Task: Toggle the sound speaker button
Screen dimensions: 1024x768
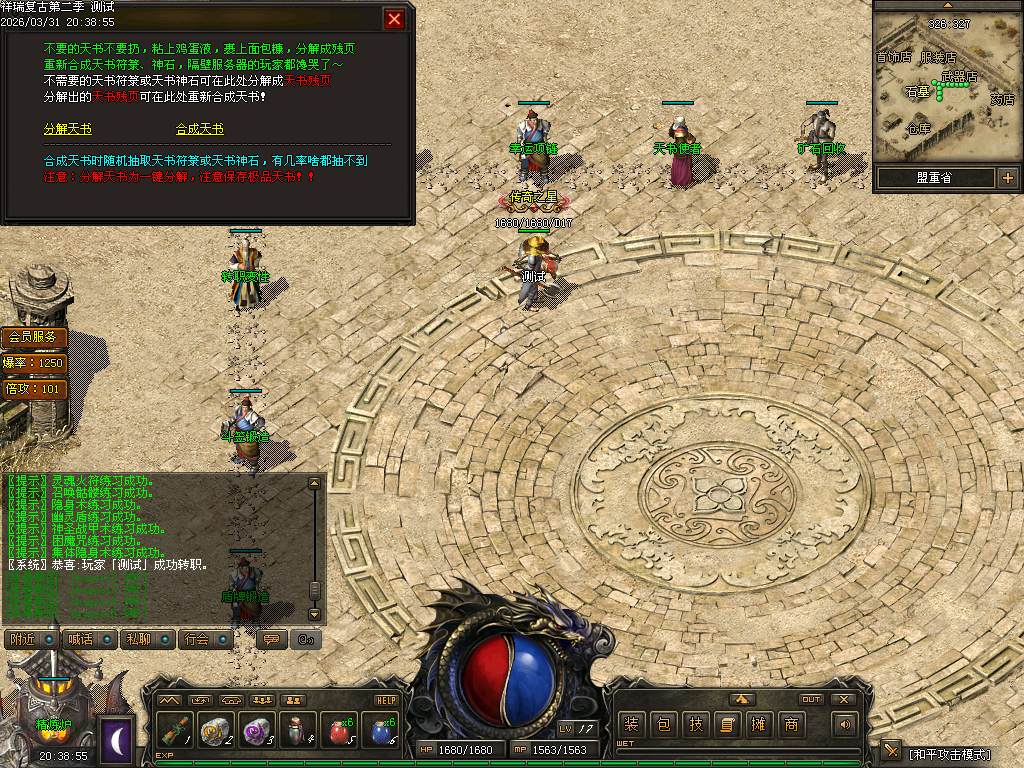Action: [x=846, y=725]
